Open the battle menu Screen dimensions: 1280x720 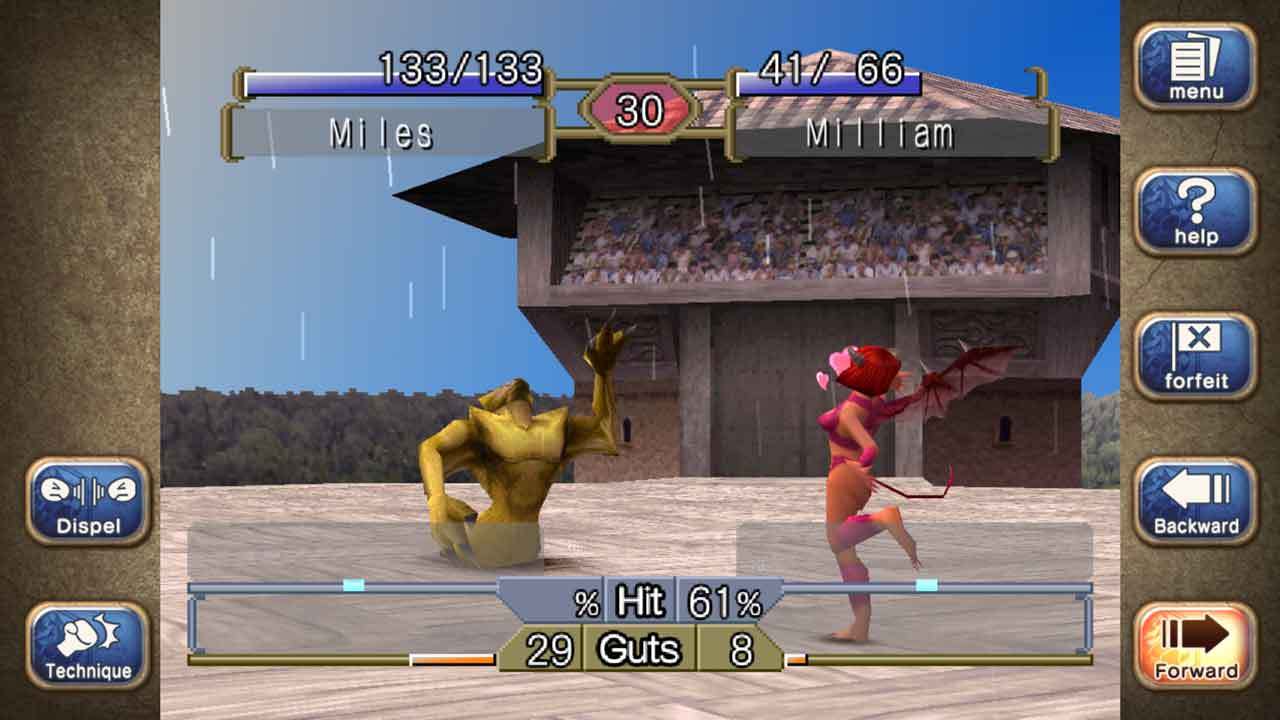pyautogui.click(x=1195, y=66)
